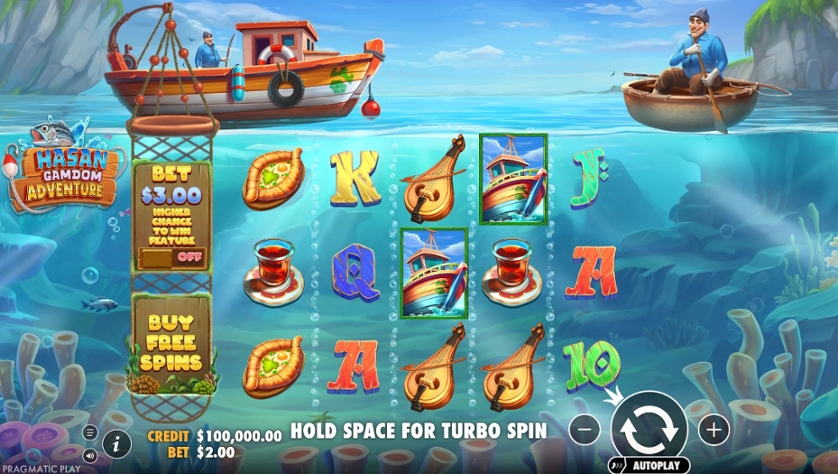Image resolution: width=838 pixels, height=474 pixels.
Task: Increase the bet with the plus button
Action: tap(713, 430)
